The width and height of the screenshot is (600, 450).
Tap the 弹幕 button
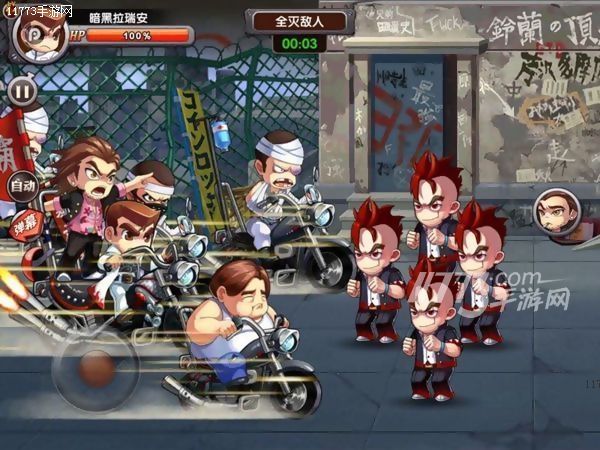coord(22,223)
